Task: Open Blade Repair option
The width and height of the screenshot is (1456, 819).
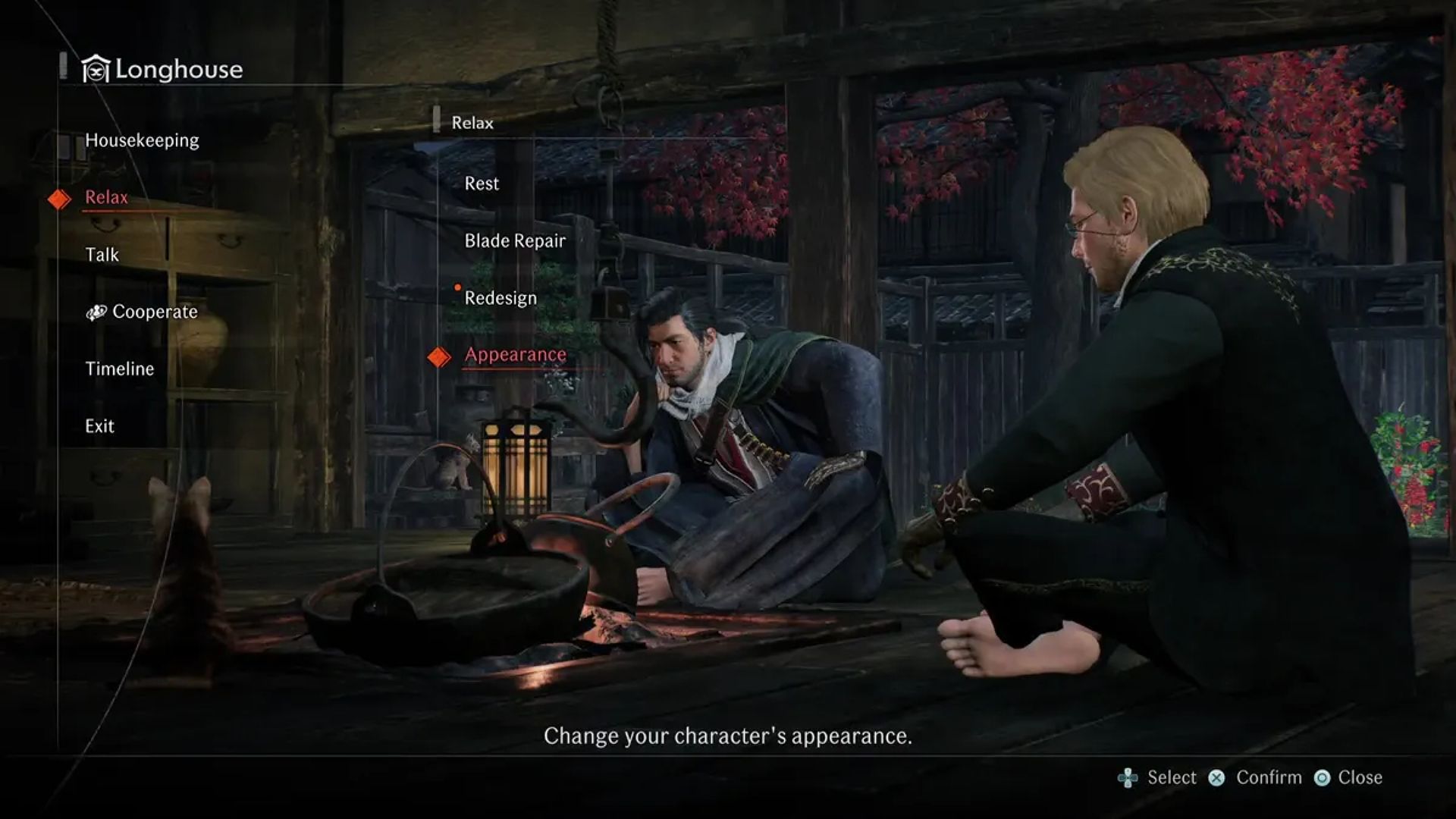Action: (x=515, y=240)
